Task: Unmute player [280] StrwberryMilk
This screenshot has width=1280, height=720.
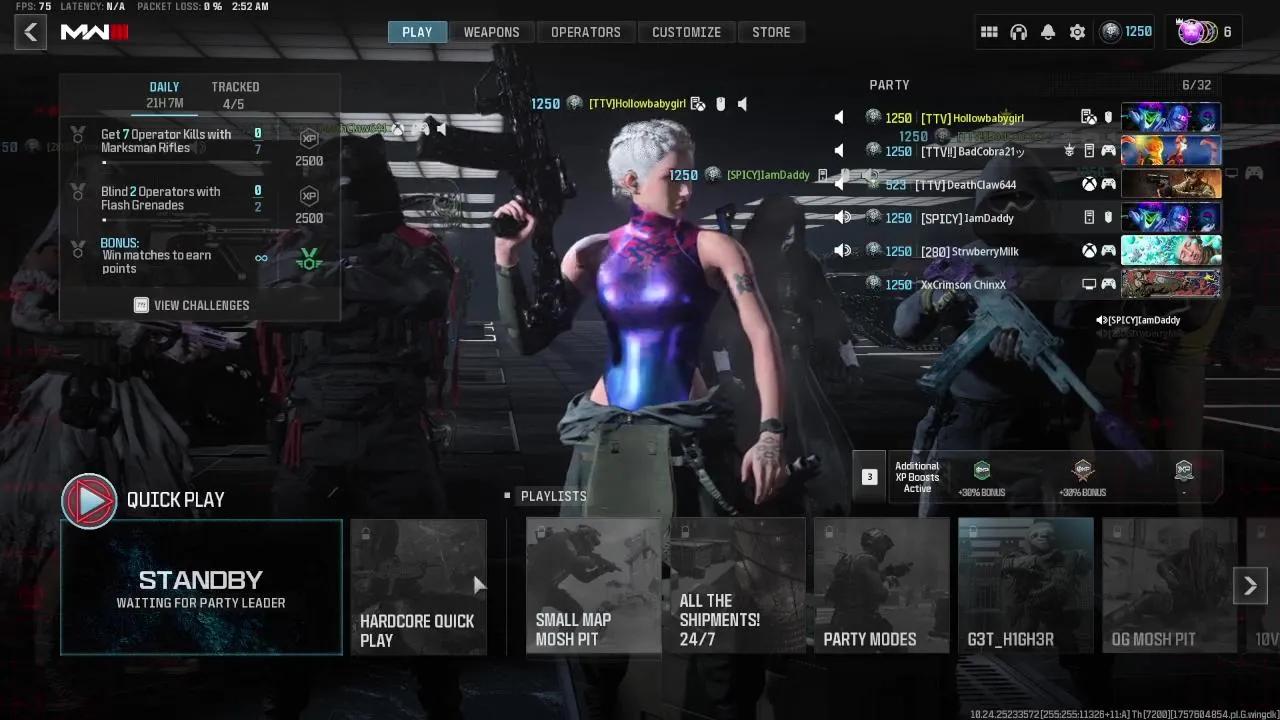Action: coord(843,251)
